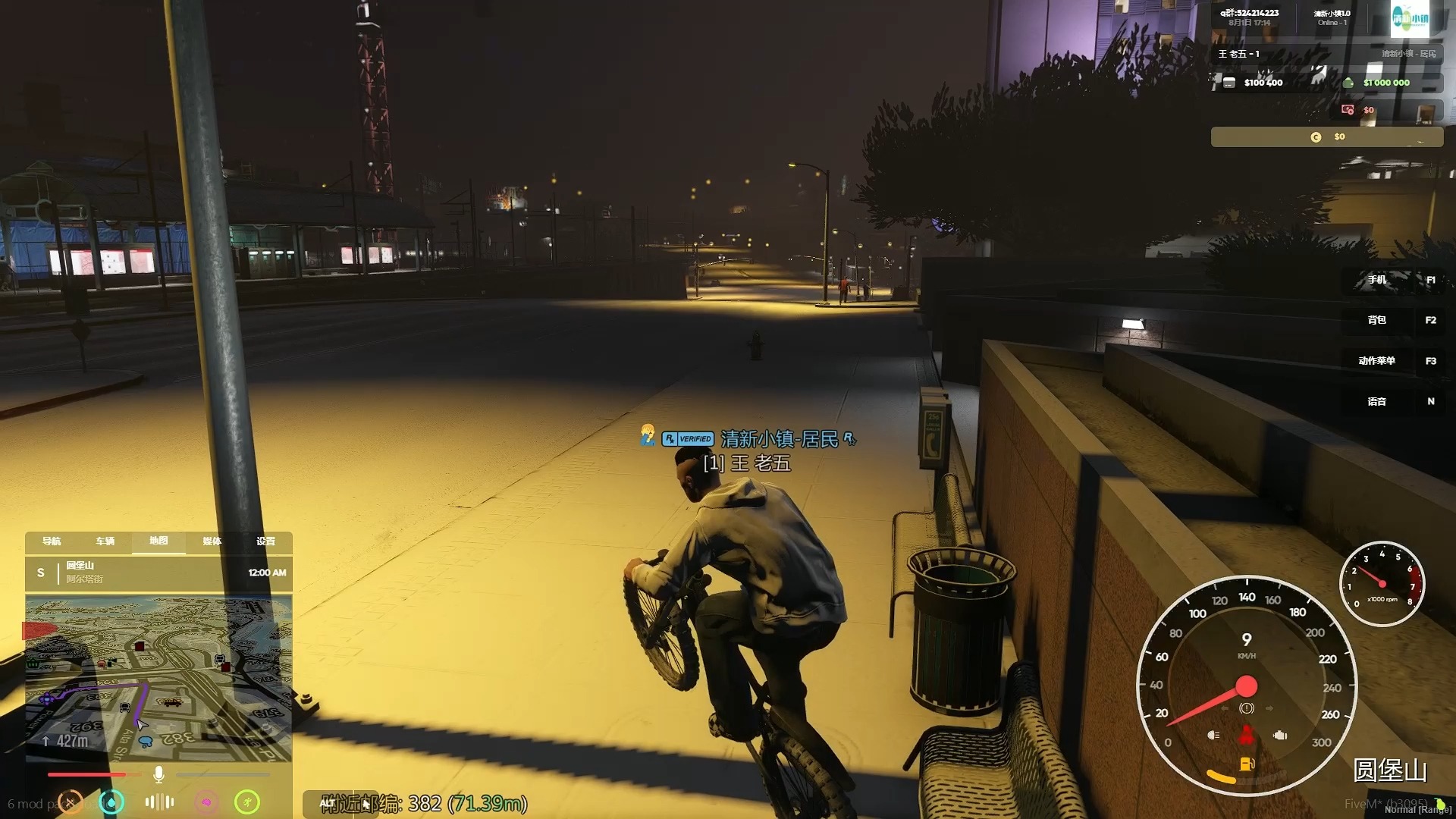Toggle the 手机 phone option bound to F1
1456x819 pixels.
tap(1378, 280)
